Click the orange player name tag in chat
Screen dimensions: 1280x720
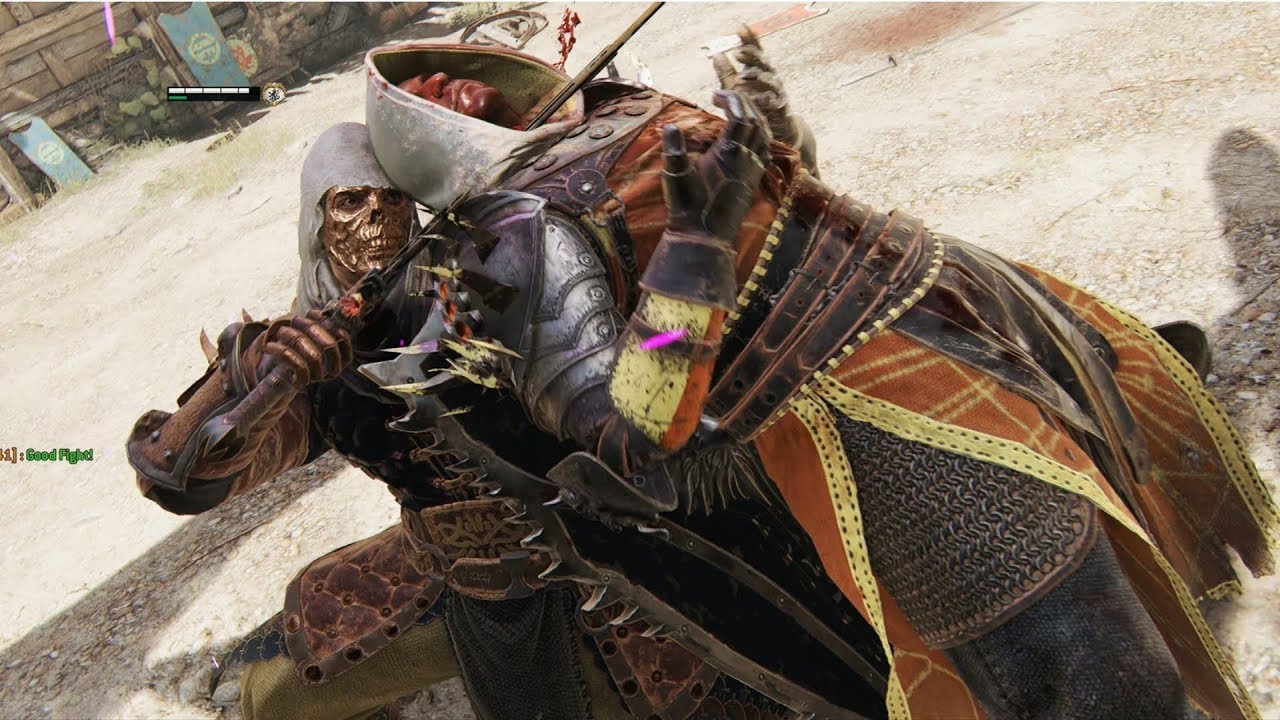click(x=8, y=453)
